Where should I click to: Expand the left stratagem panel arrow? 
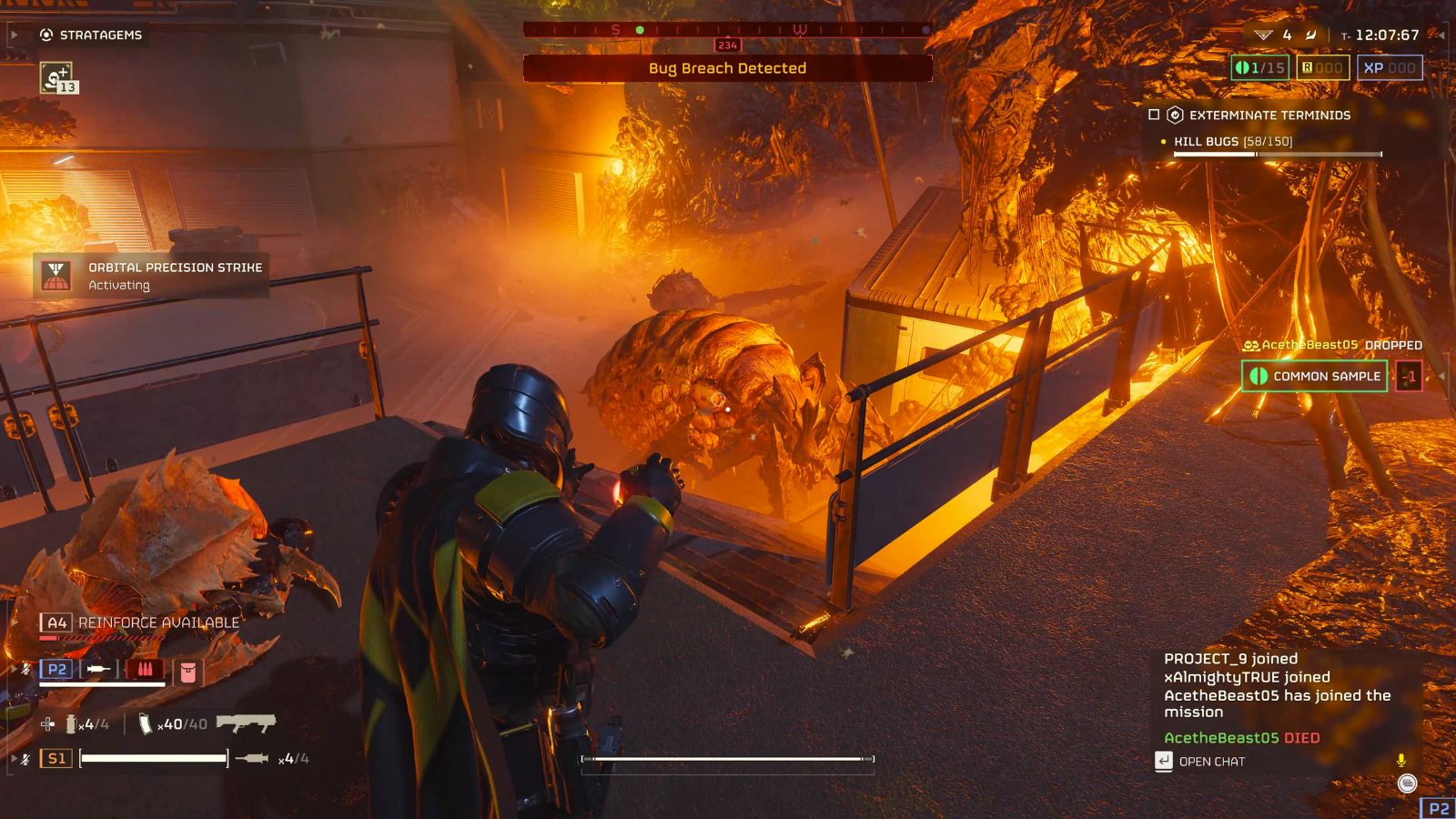coord(14,35)
